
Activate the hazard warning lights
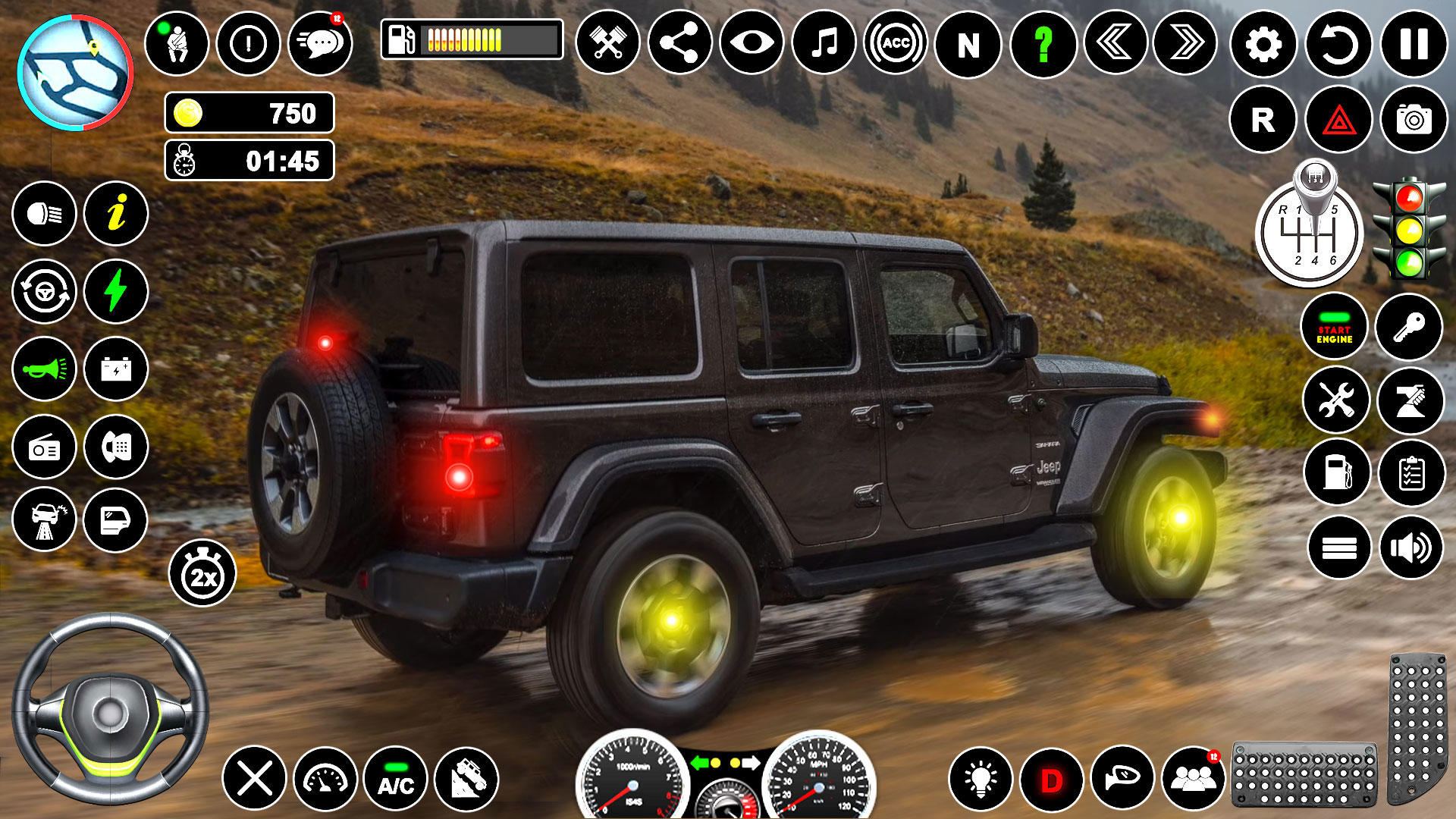[x=1337, y=118]
